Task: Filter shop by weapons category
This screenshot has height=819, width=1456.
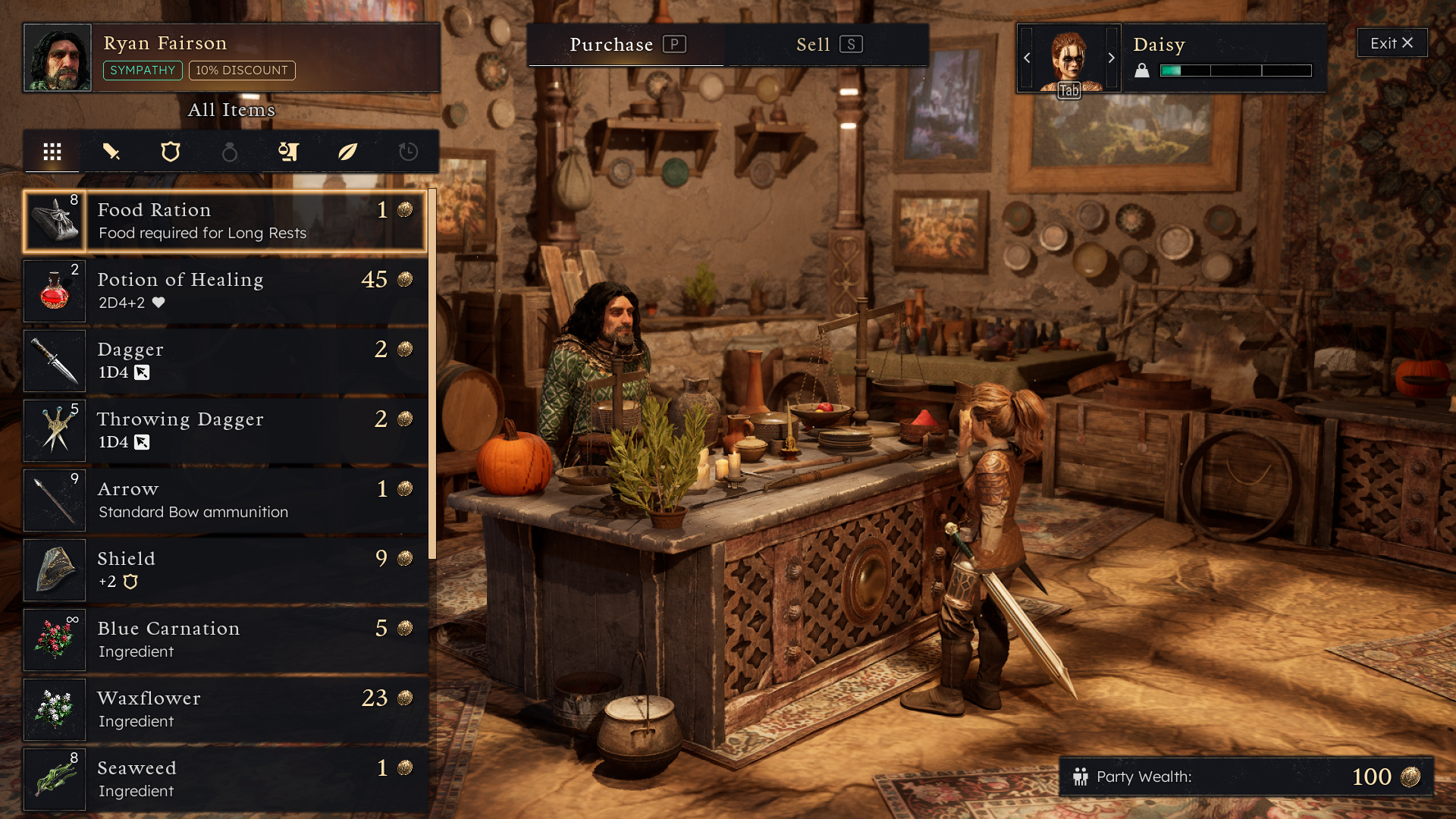Action: click(111, 152)
